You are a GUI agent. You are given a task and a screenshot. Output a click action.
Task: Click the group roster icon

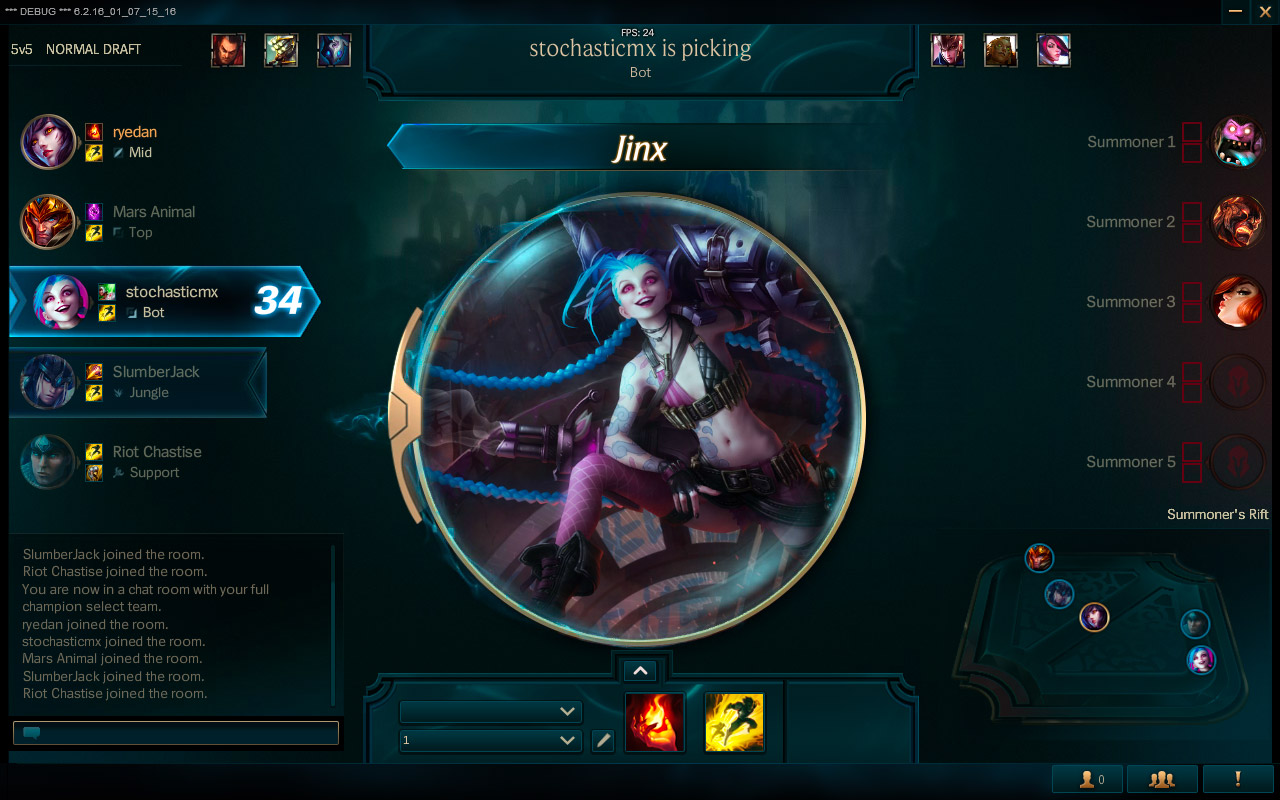point(1160,778)
